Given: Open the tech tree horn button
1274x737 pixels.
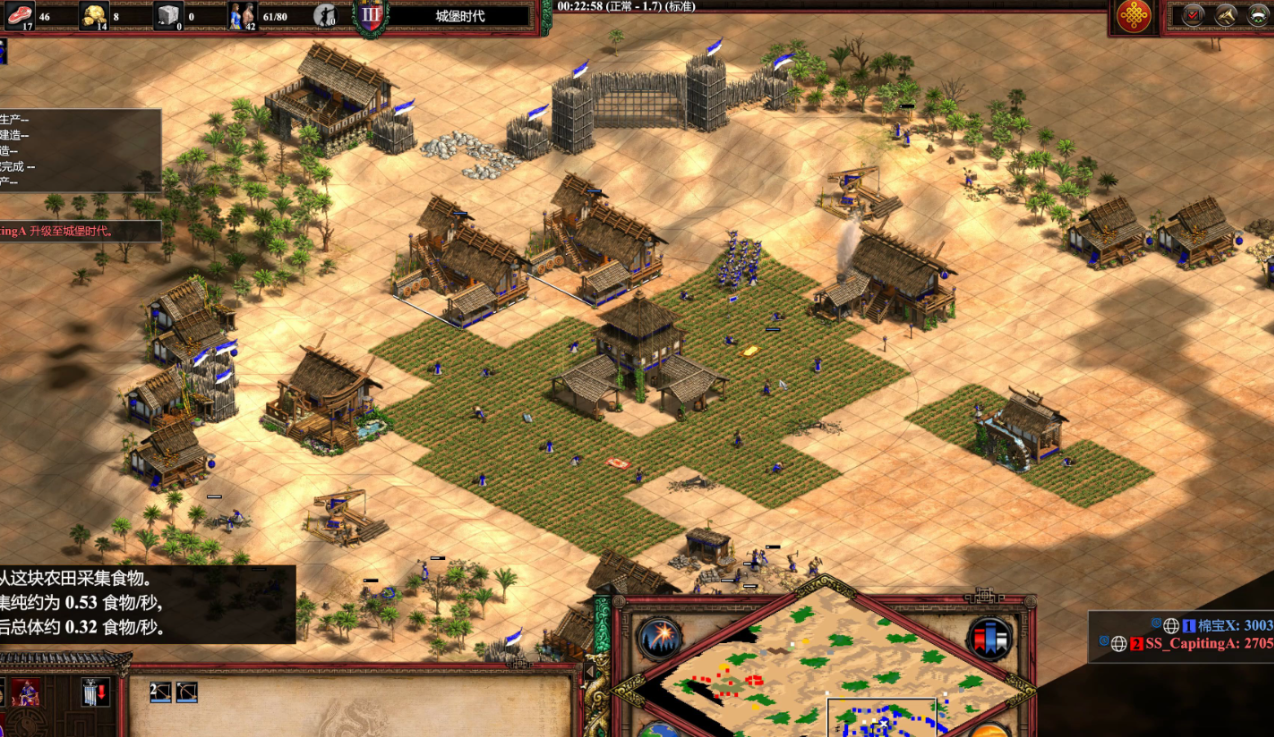Looking at the screenshot, I should coord(1226,15).
